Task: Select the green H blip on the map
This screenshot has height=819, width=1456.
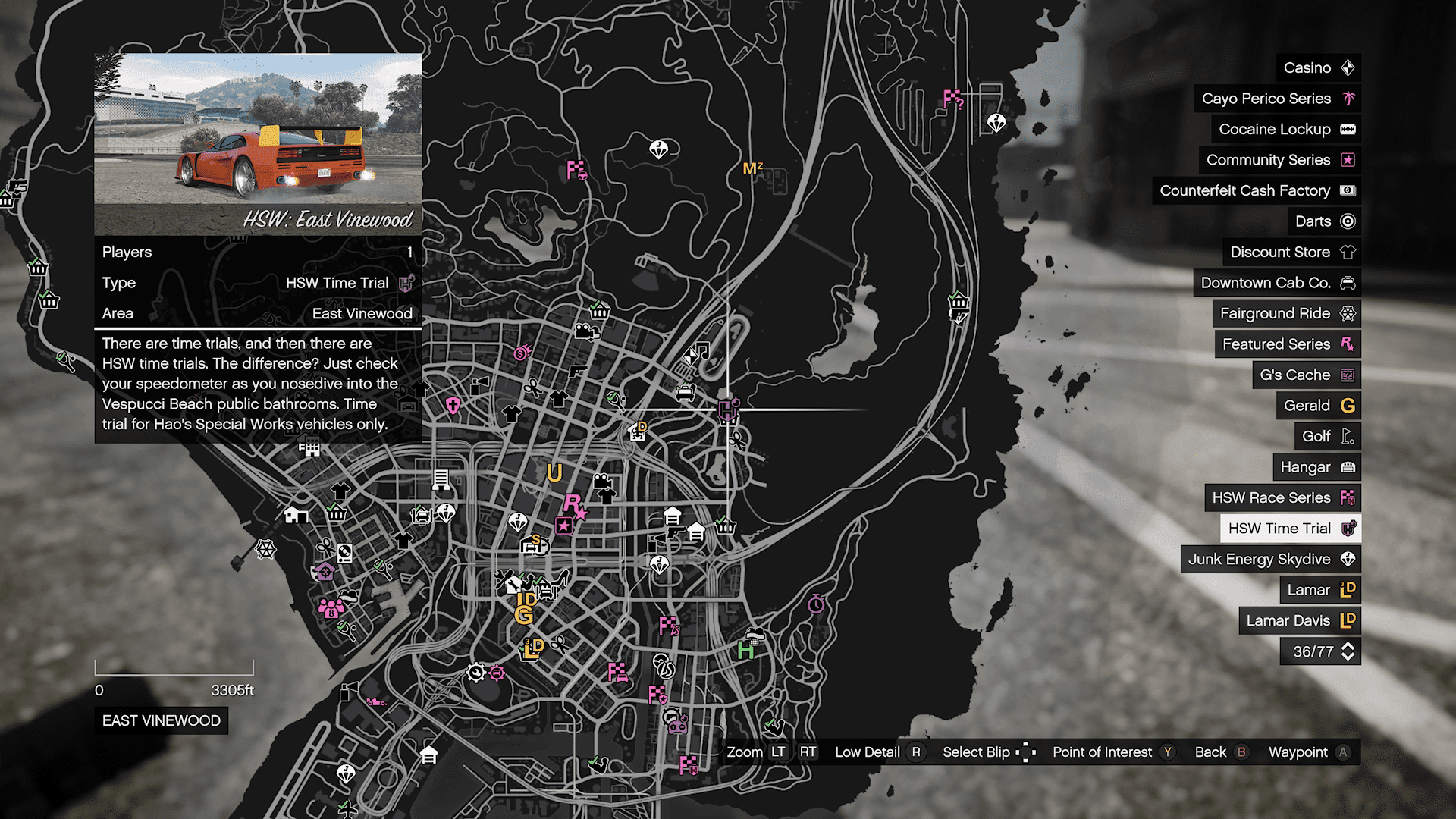Action: (745, 650)
